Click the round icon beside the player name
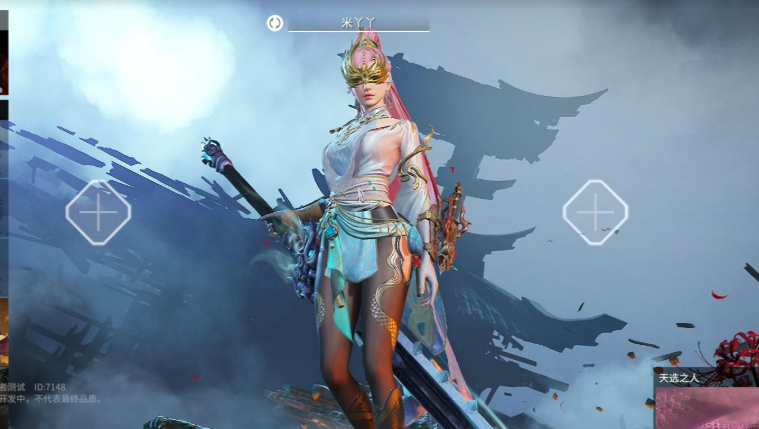759x429 pixels. click(x=275, y=22)
